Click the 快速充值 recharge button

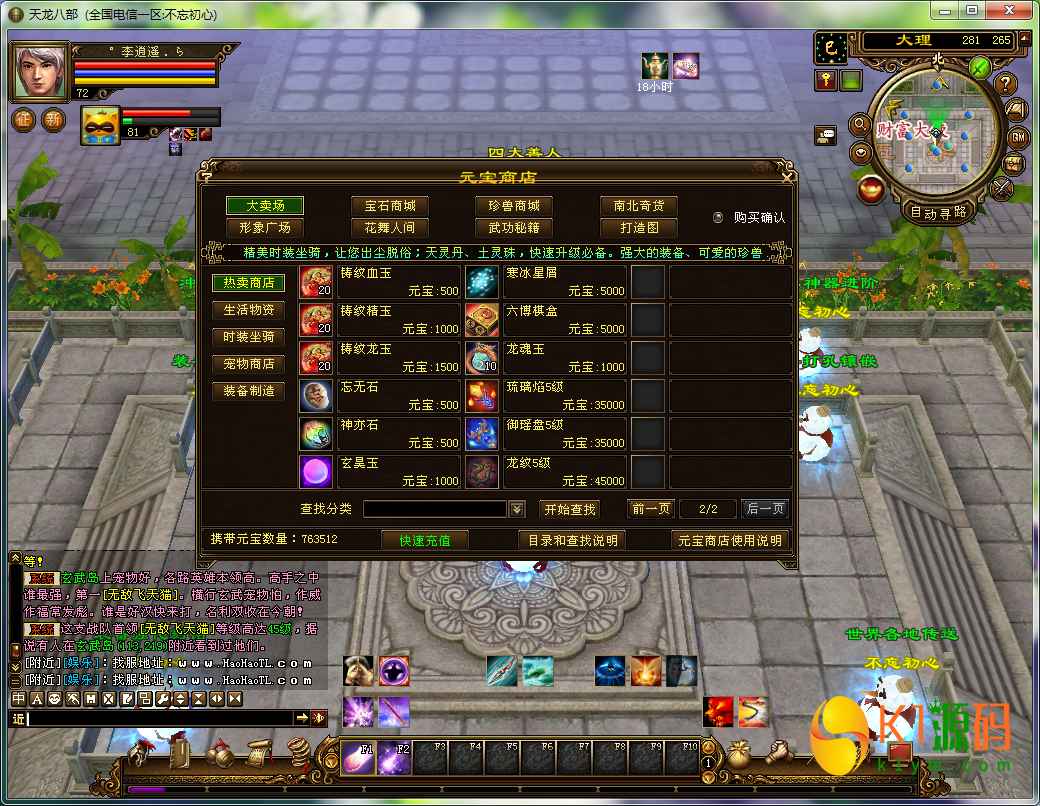click(425, 540)
